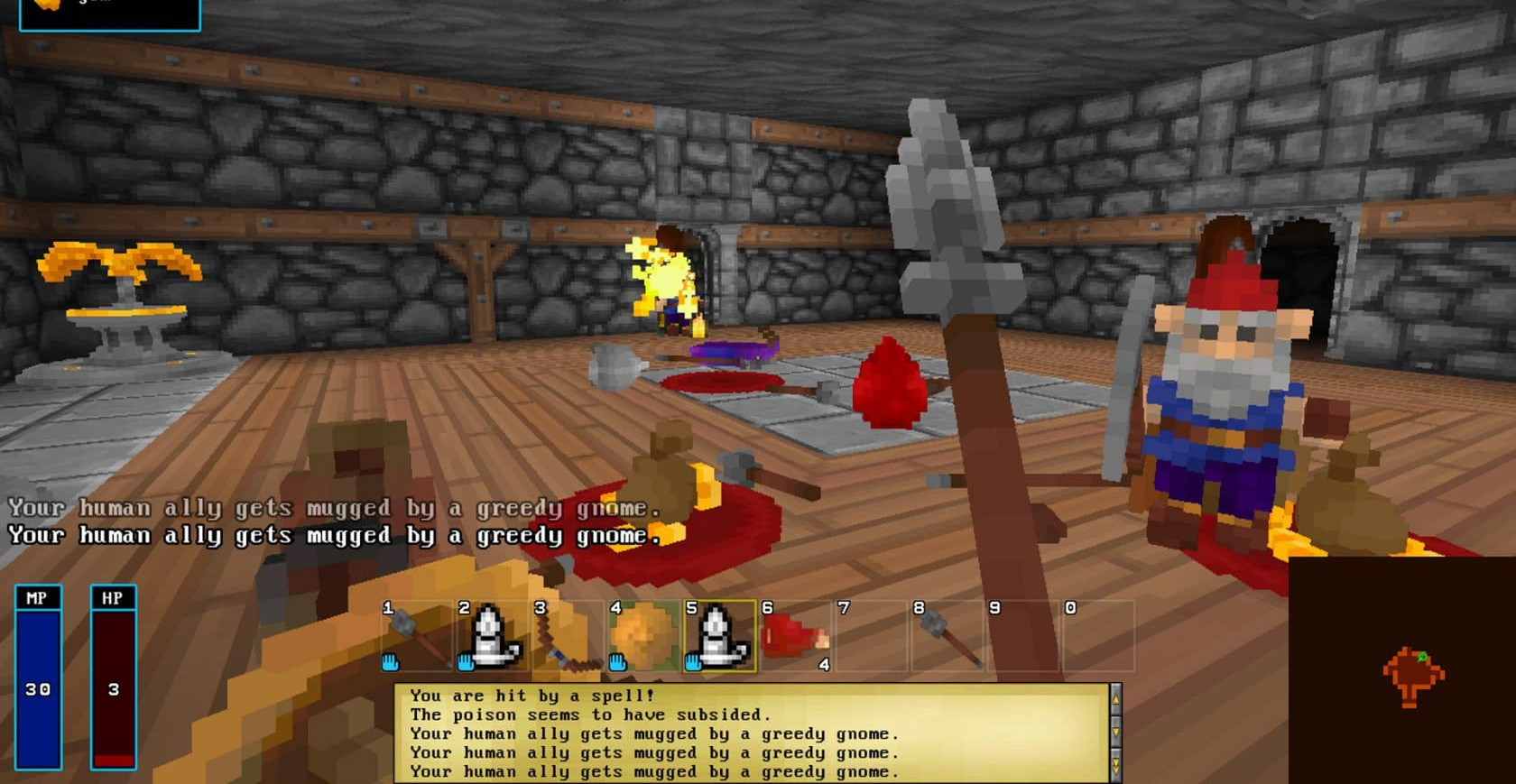Equip the bow in hotbar slot 3

568,636
